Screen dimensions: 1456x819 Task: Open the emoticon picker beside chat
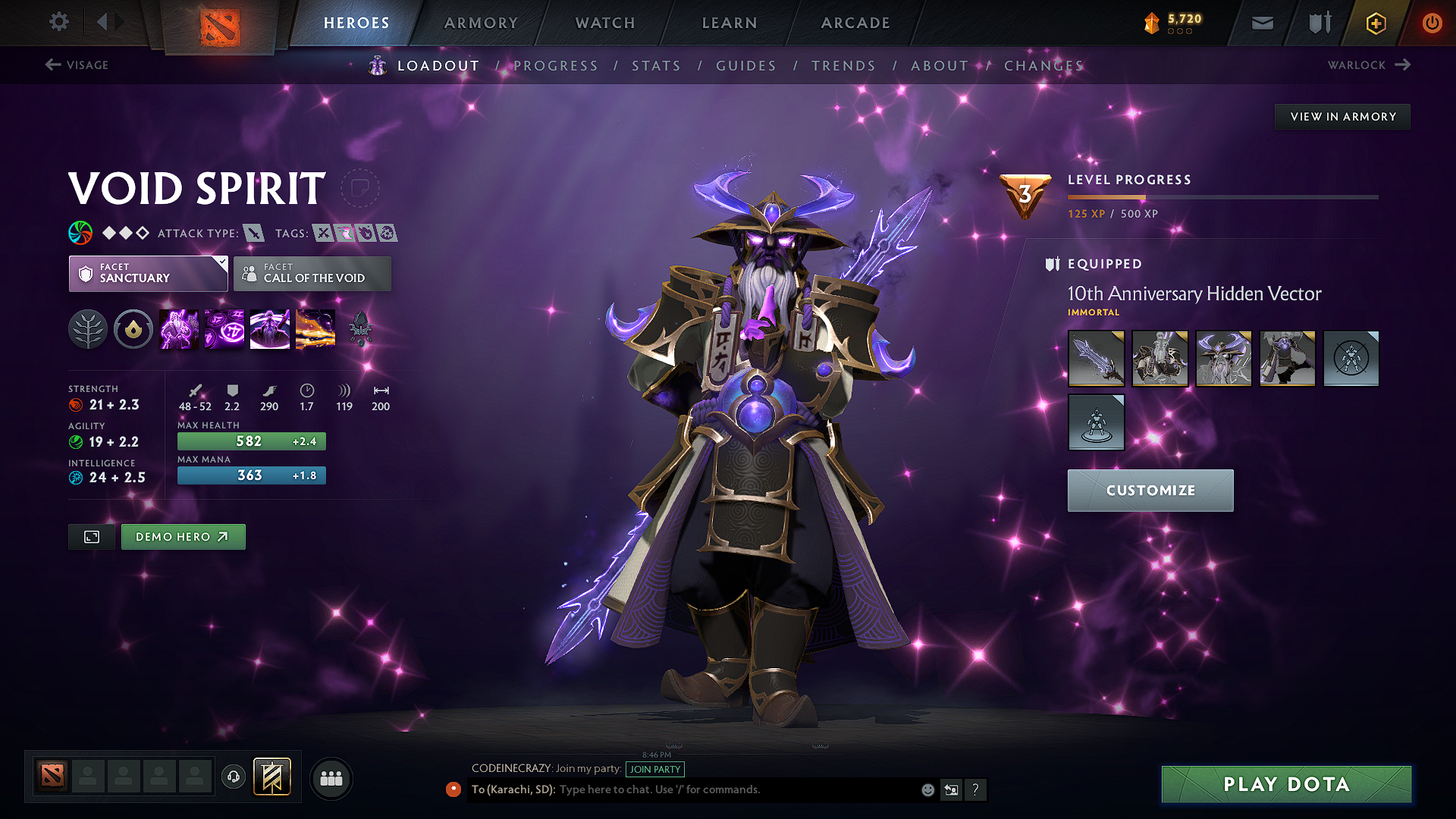tap(927, 789)
